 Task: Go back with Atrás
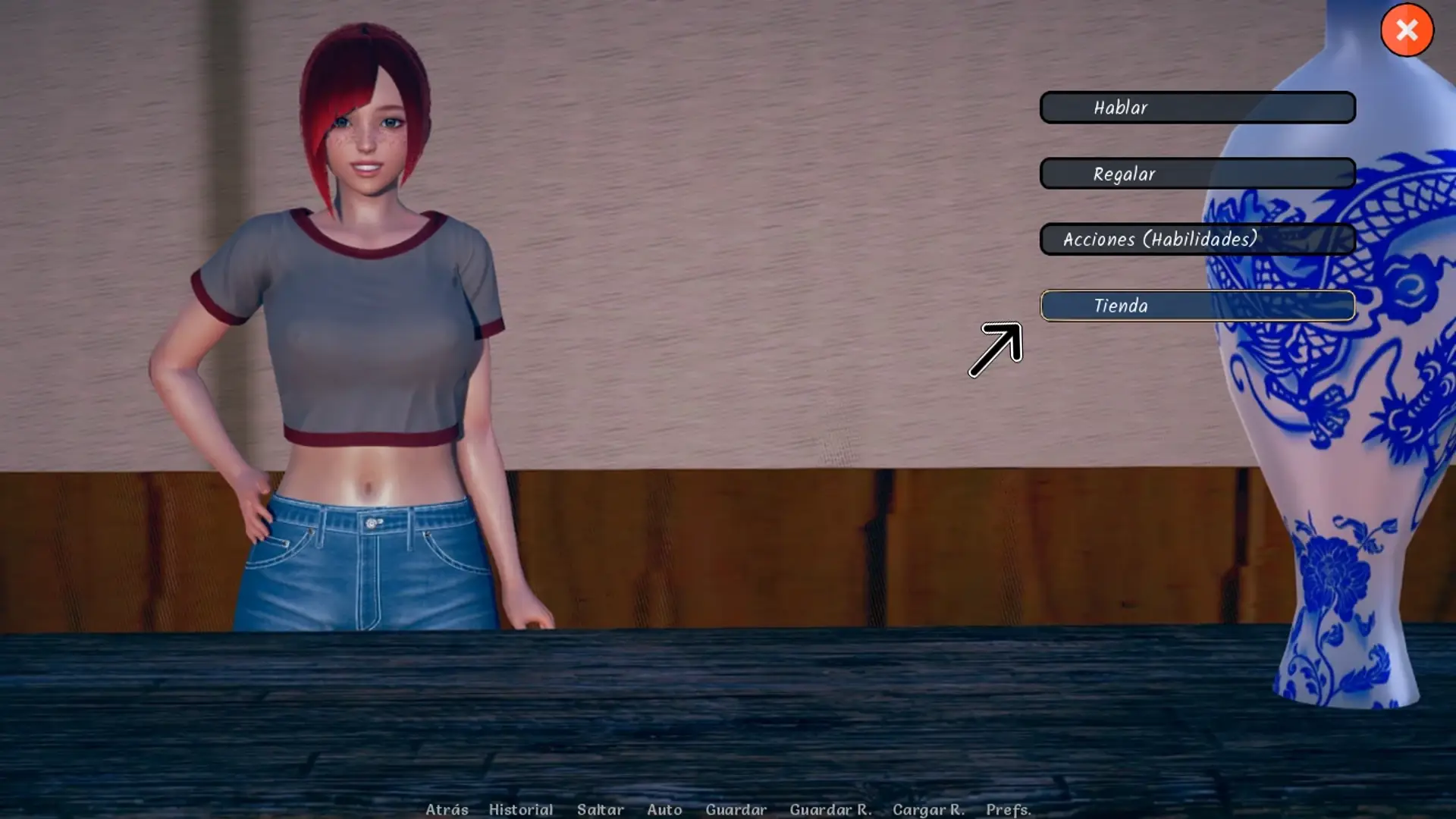[x=447, y=809]
